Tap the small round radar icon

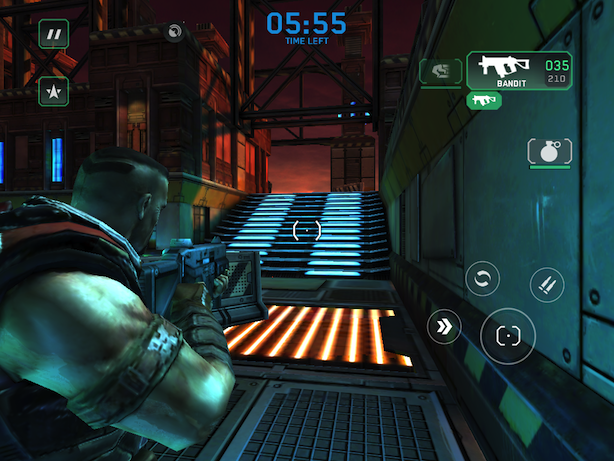(x=176, y=32)
